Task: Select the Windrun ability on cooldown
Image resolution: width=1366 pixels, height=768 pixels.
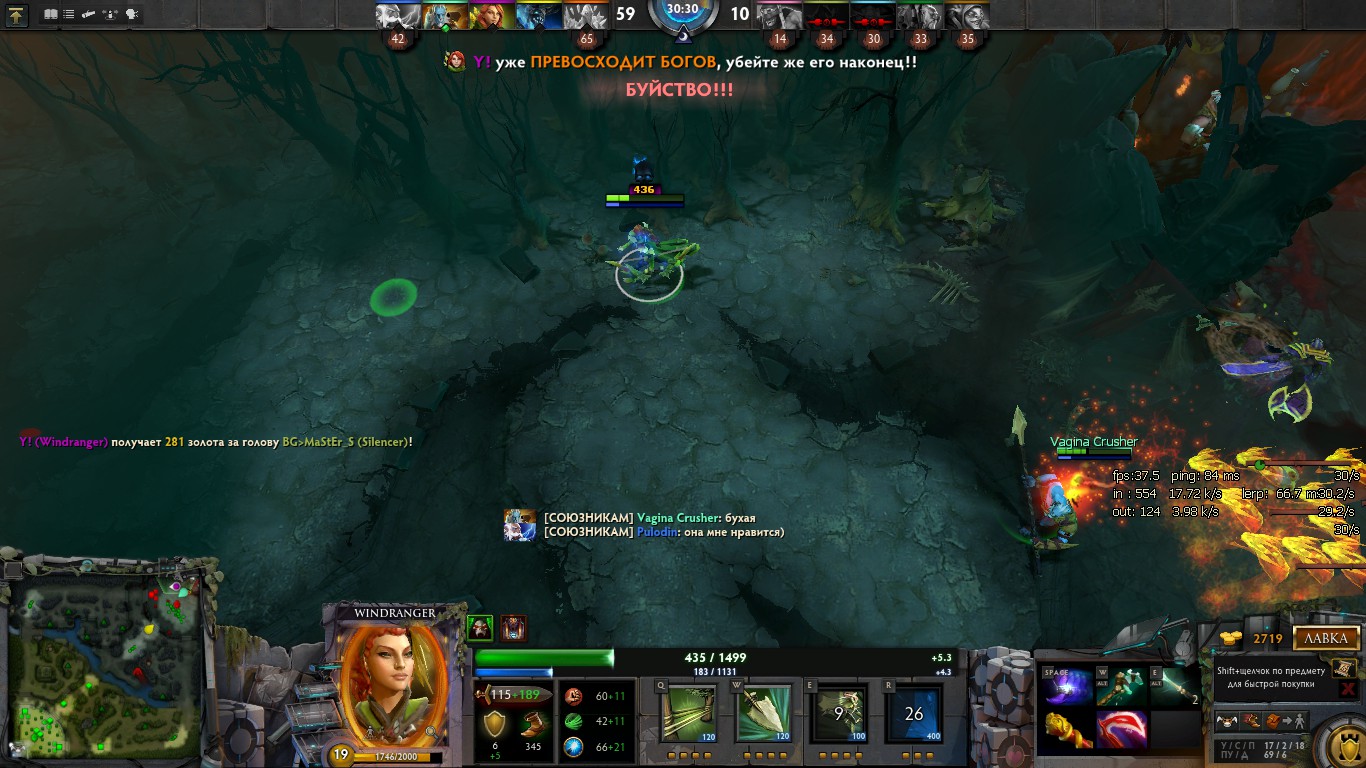Action: tap(839, 712)
